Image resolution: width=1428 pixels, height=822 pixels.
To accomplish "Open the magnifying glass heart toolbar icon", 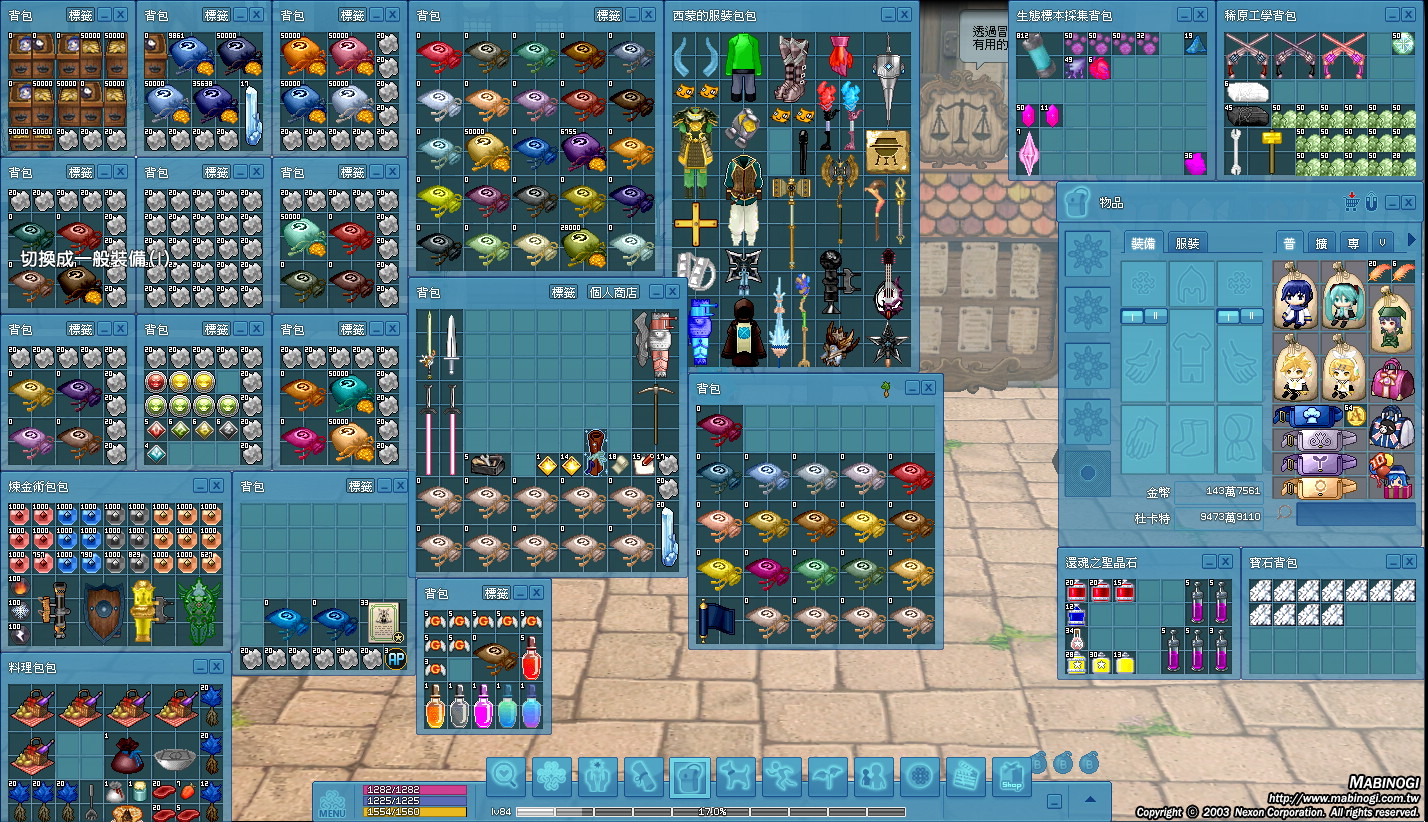I will 506,777.
